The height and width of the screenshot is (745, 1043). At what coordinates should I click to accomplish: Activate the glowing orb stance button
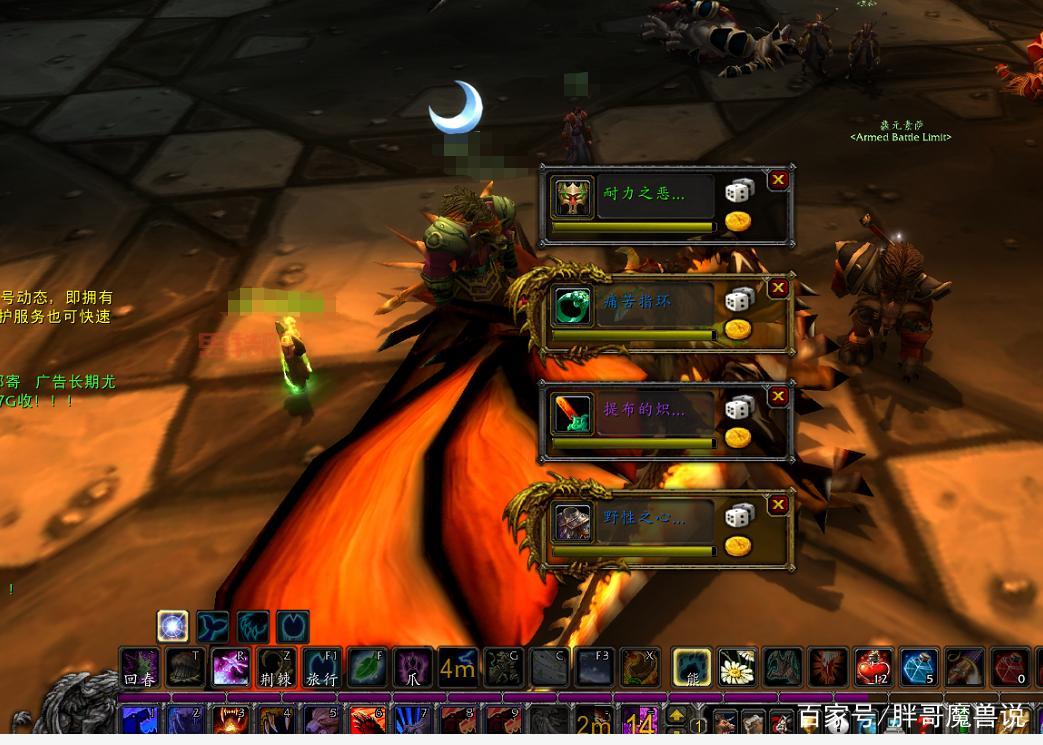click(x=173, y=627)
